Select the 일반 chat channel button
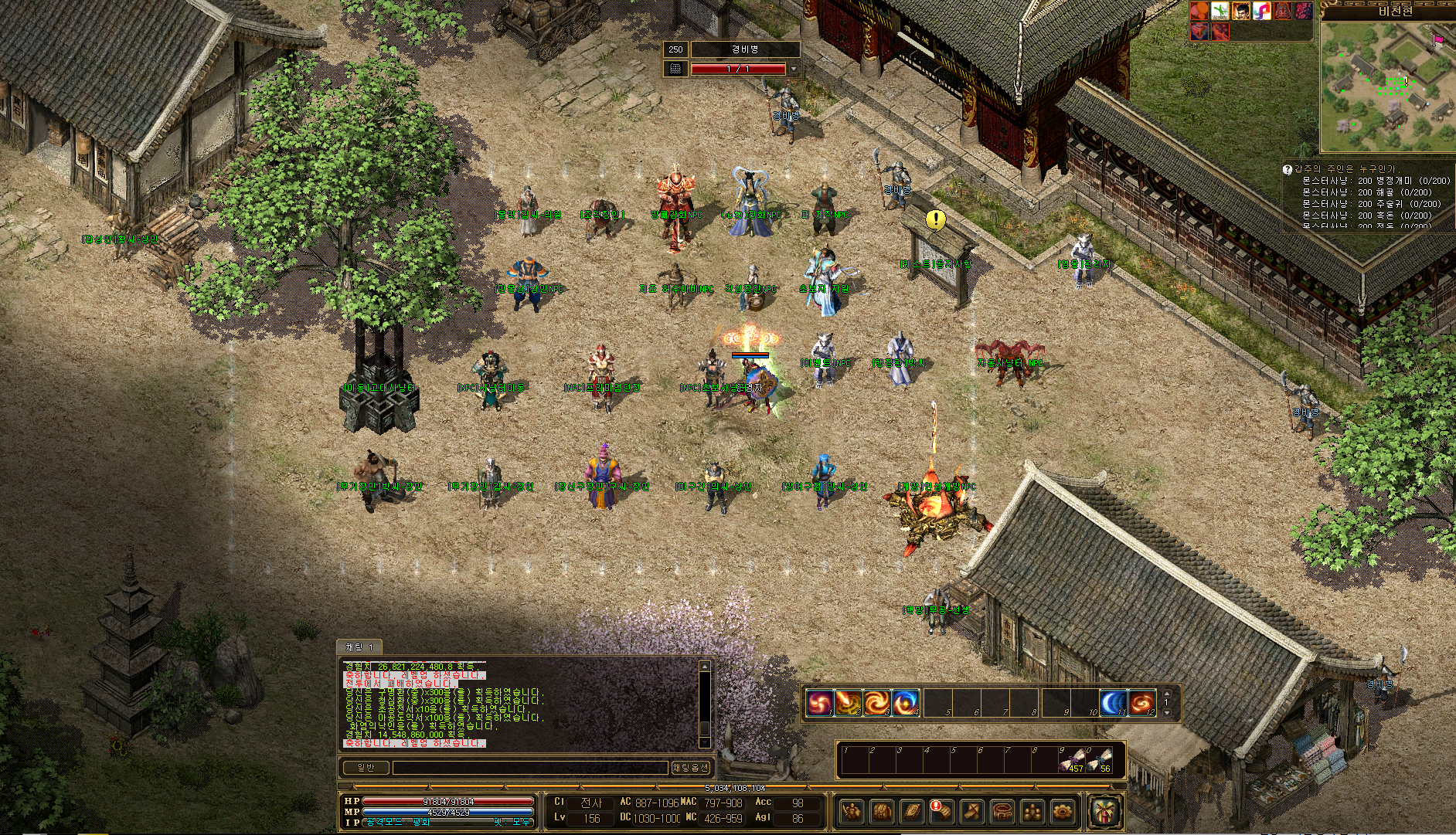 click(366, 767)
